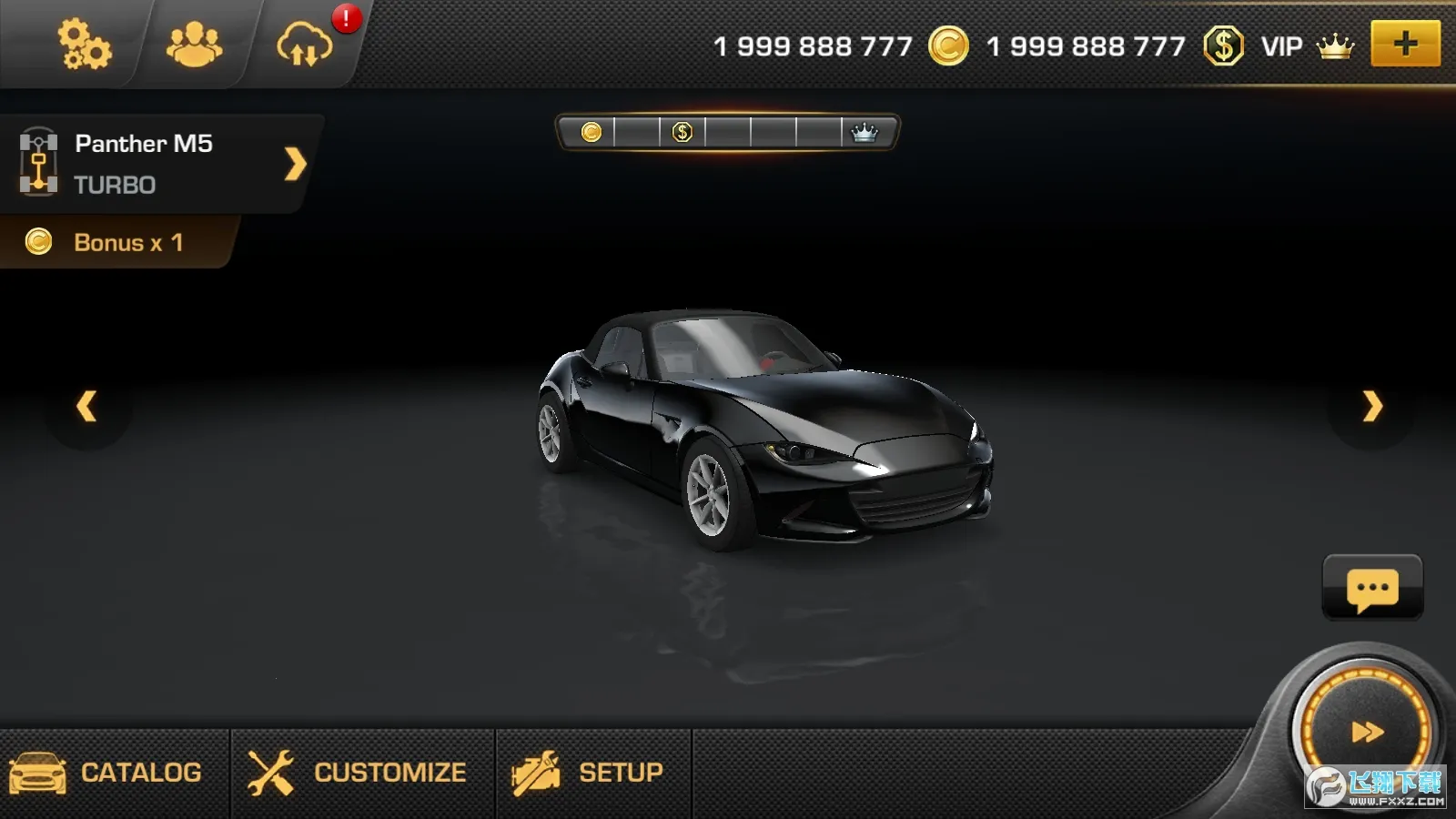1456x819 pixels.
Task: Open the chat speech bubble
Action: (x=1371, y=589)
